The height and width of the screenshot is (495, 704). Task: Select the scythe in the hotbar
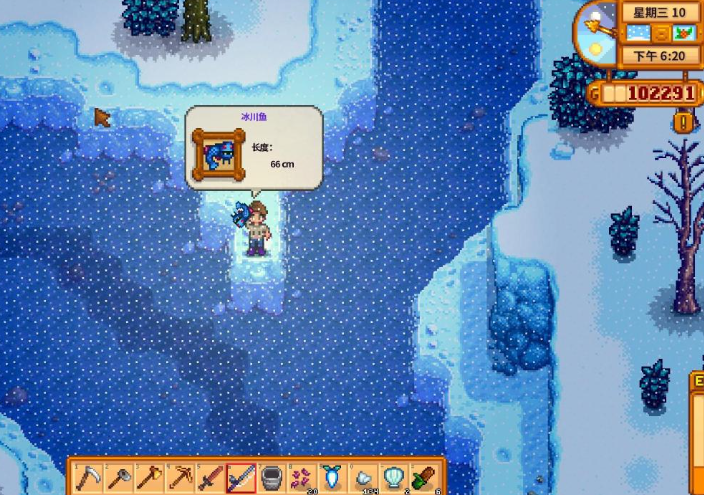pos(87,477)
